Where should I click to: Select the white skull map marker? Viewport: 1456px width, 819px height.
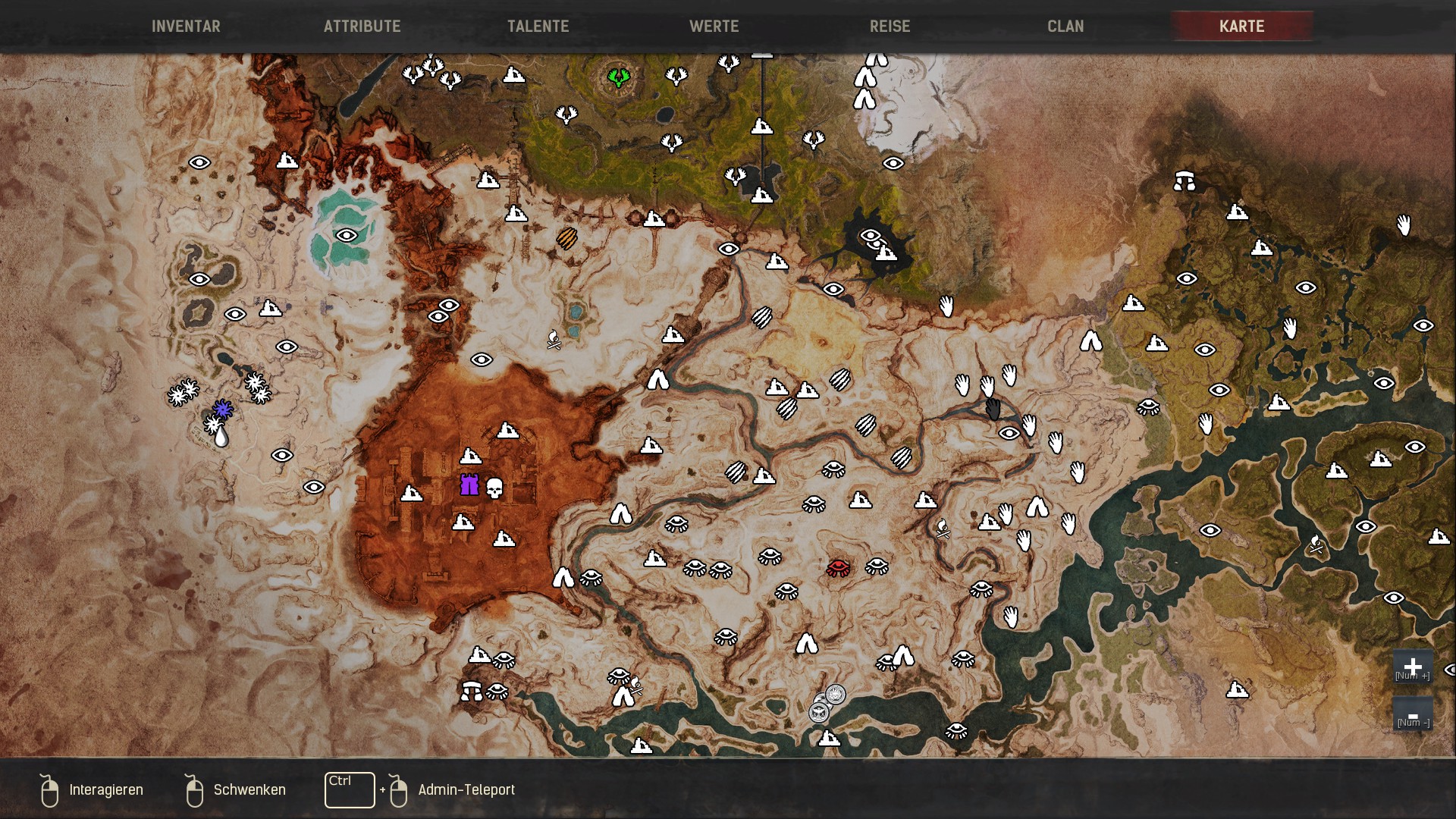494,488
